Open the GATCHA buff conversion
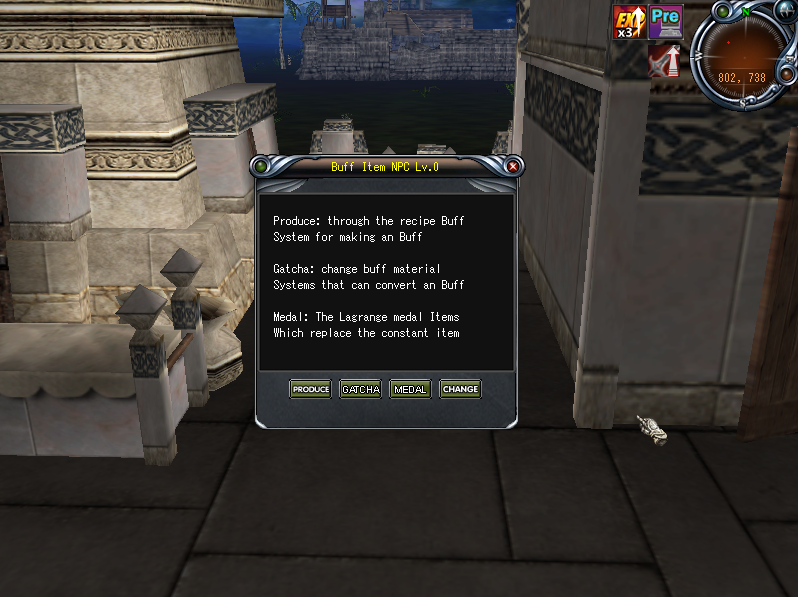798x597 pixels. click(360, 389)
